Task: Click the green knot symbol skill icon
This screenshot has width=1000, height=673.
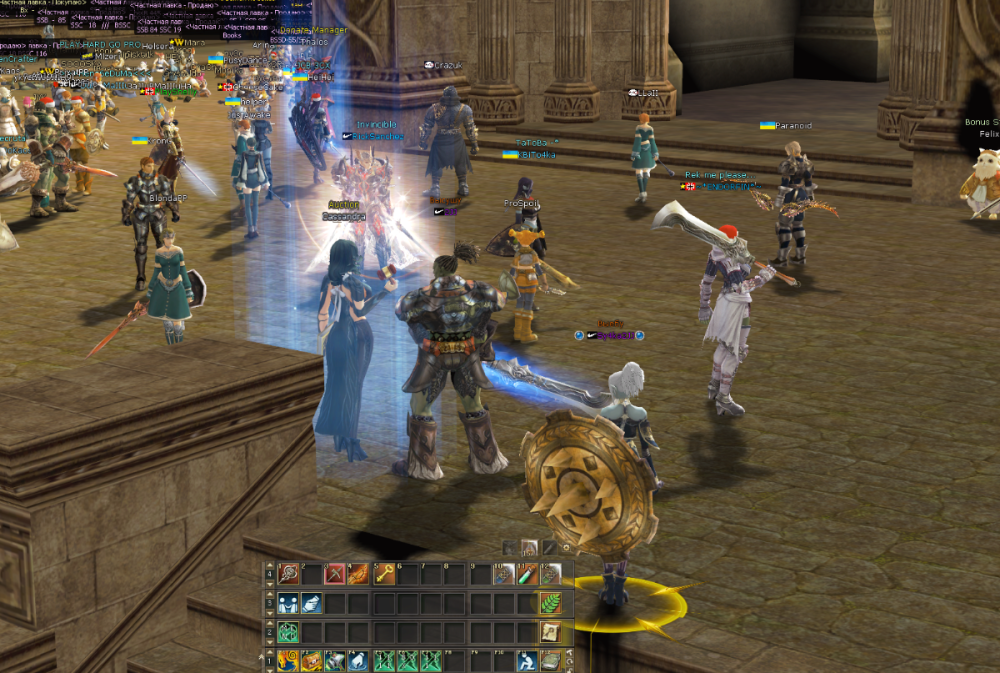Action: pos(288,632)
